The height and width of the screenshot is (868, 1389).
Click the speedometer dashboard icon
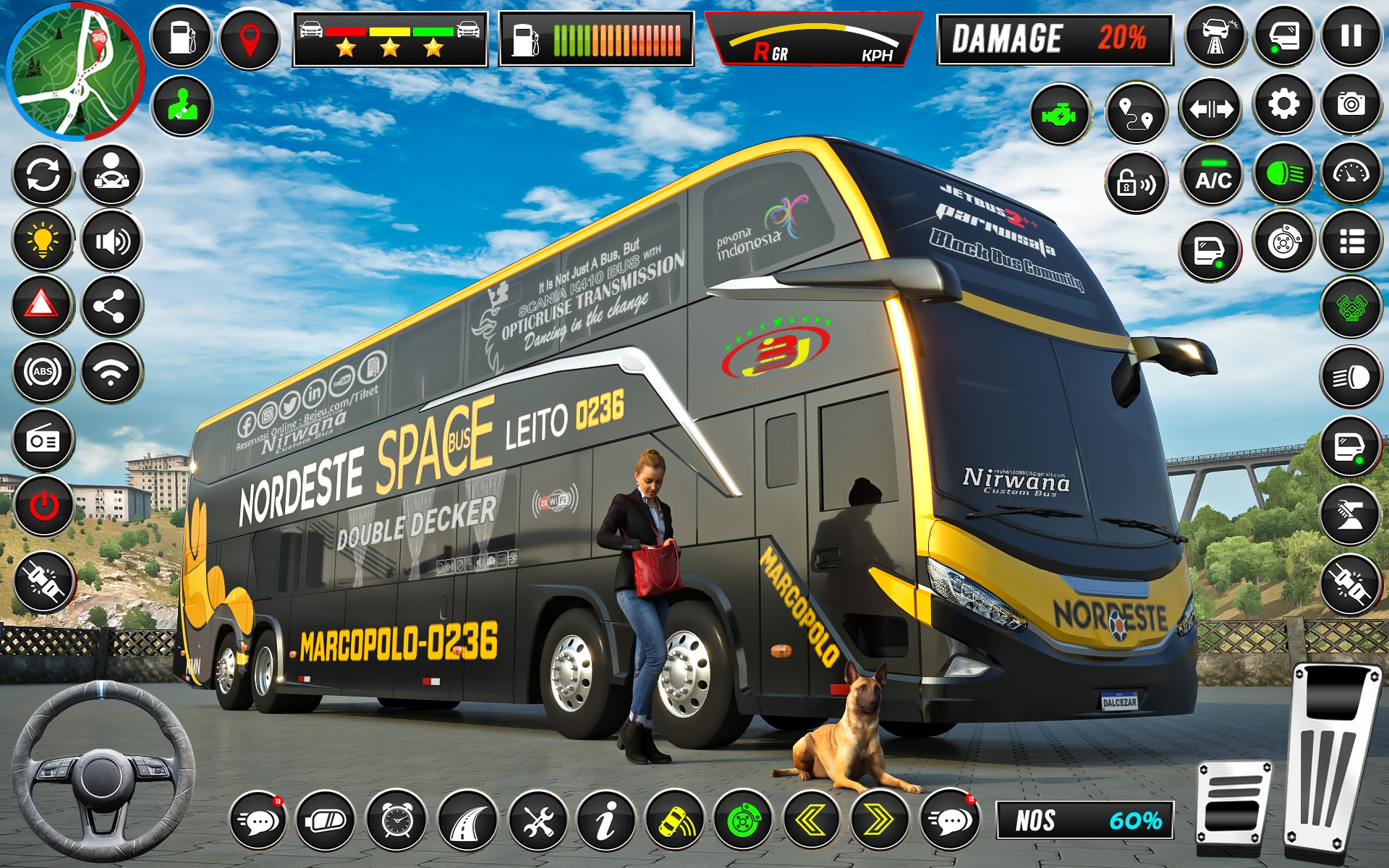1356,176
